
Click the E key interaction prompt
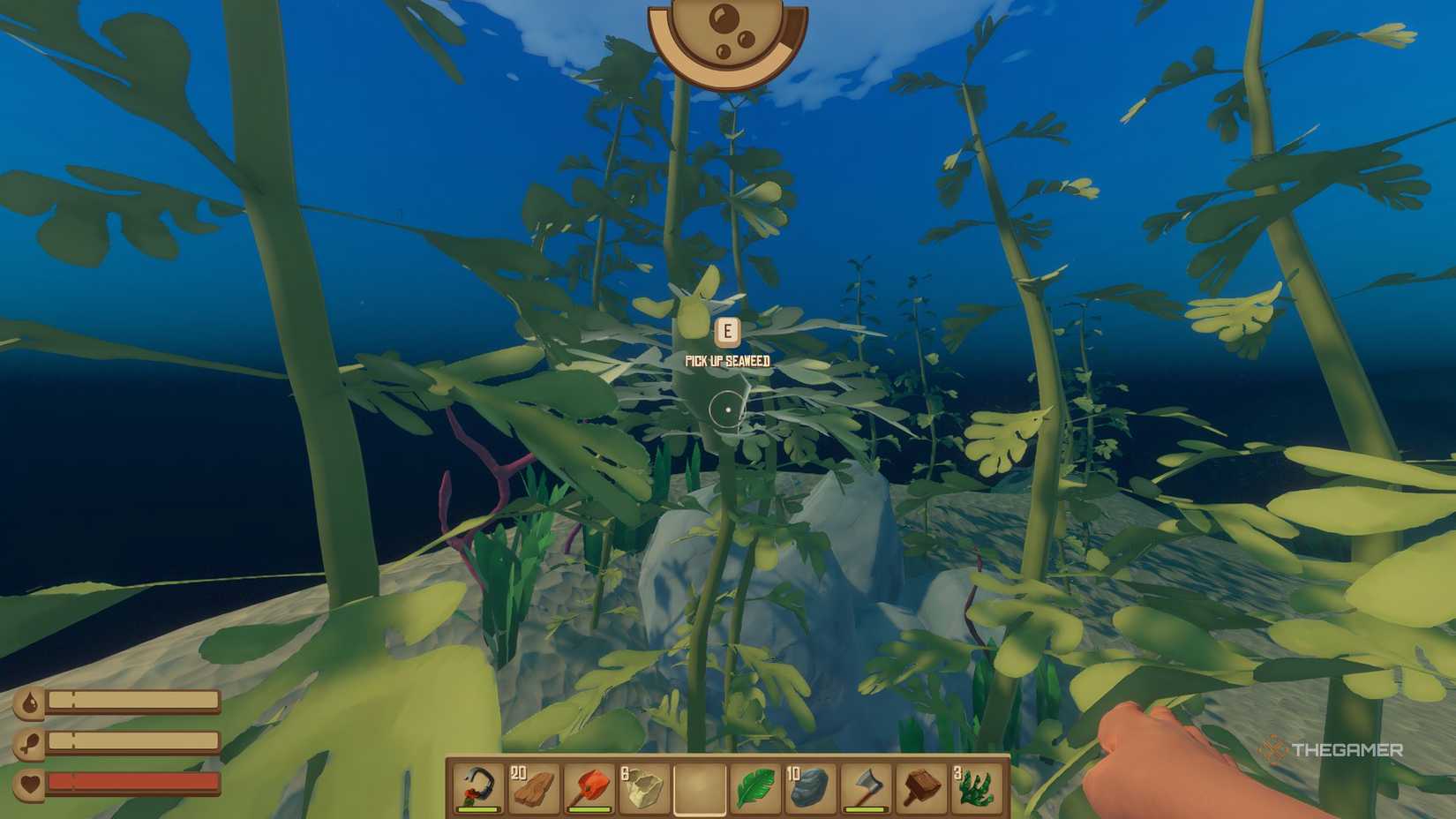pos(726,331)
